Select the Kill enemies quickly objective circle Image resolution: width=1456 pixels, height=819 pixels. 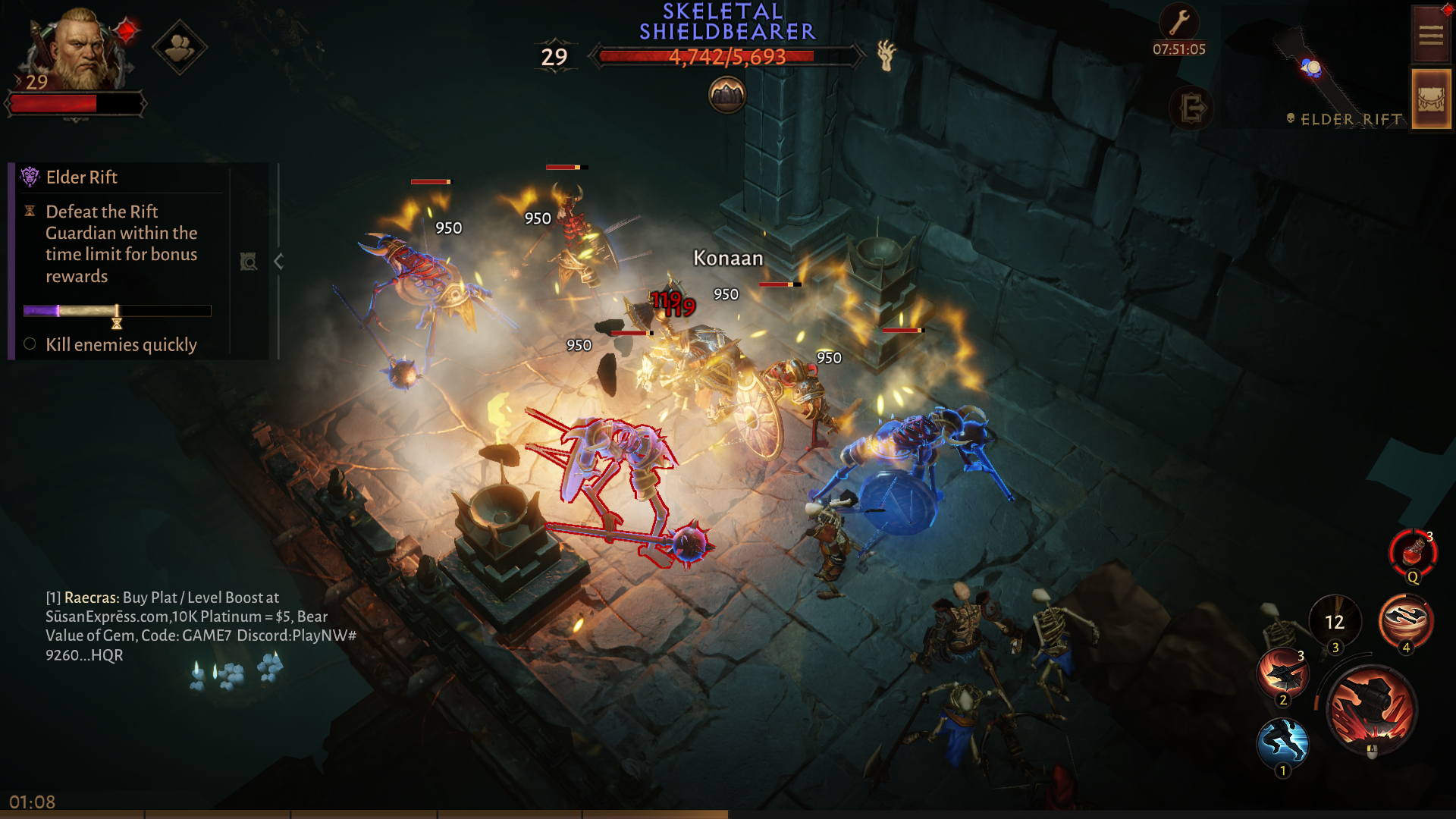pyautogui.click(x=29, y=344)
